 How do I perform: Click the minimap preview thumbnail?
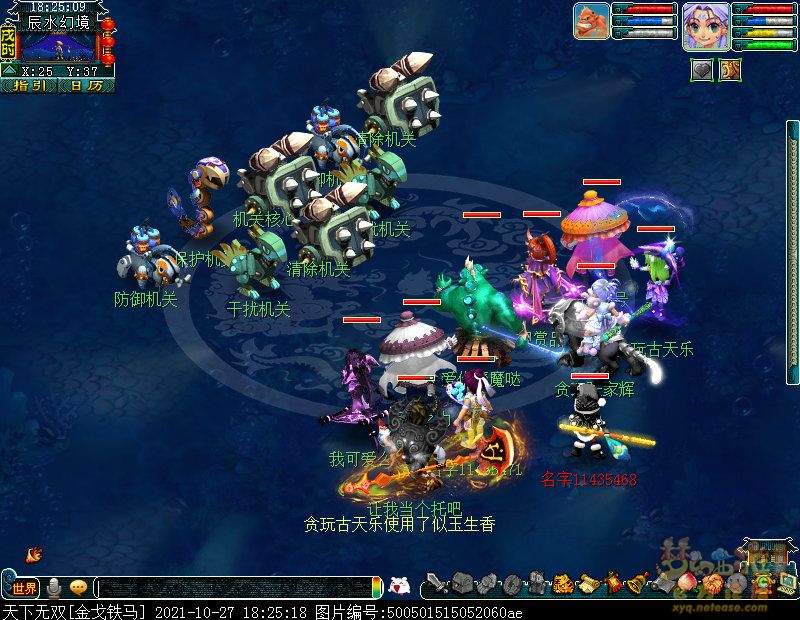[58, 46]
